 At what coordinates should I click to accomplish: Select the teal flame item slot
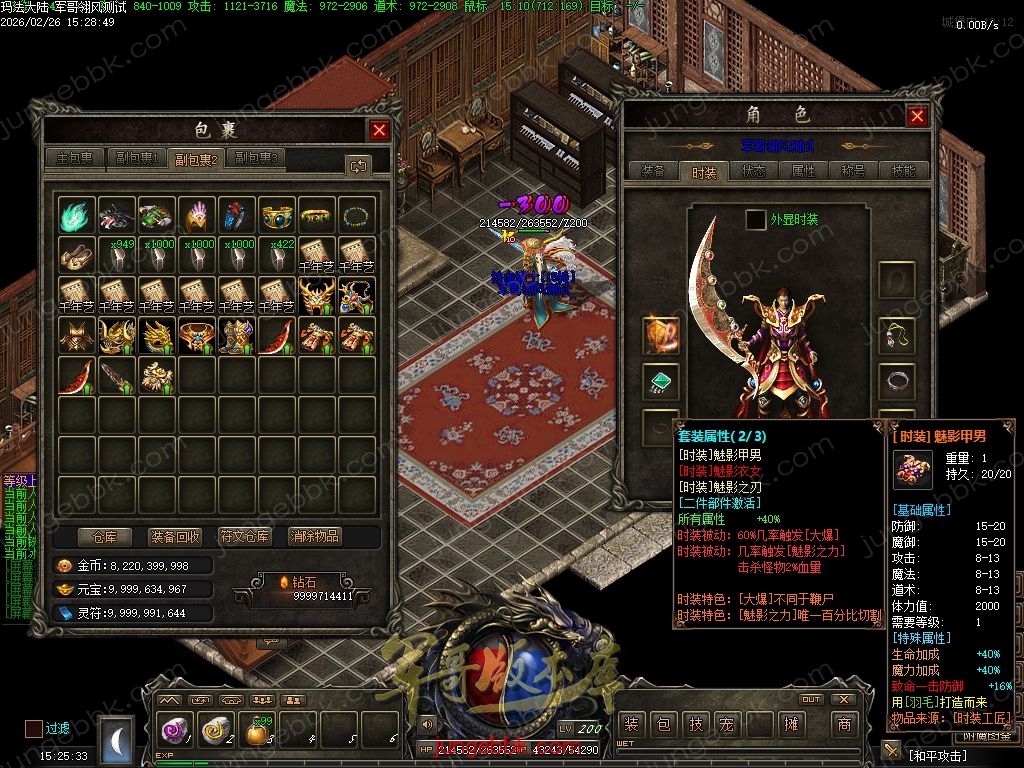point(76,214)
